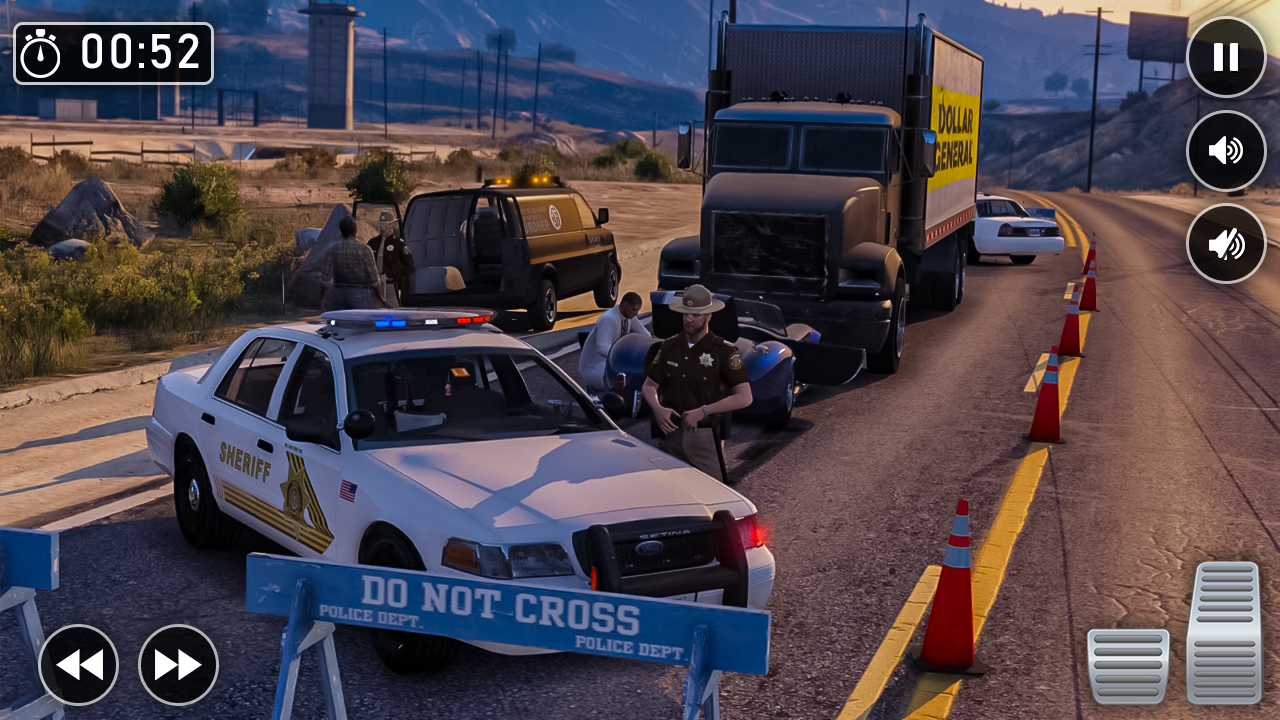1280x720 pixels.
Task: Toggle game audio with the upper speaker button
Action: pyautogui.click(x=1225, y=152)
